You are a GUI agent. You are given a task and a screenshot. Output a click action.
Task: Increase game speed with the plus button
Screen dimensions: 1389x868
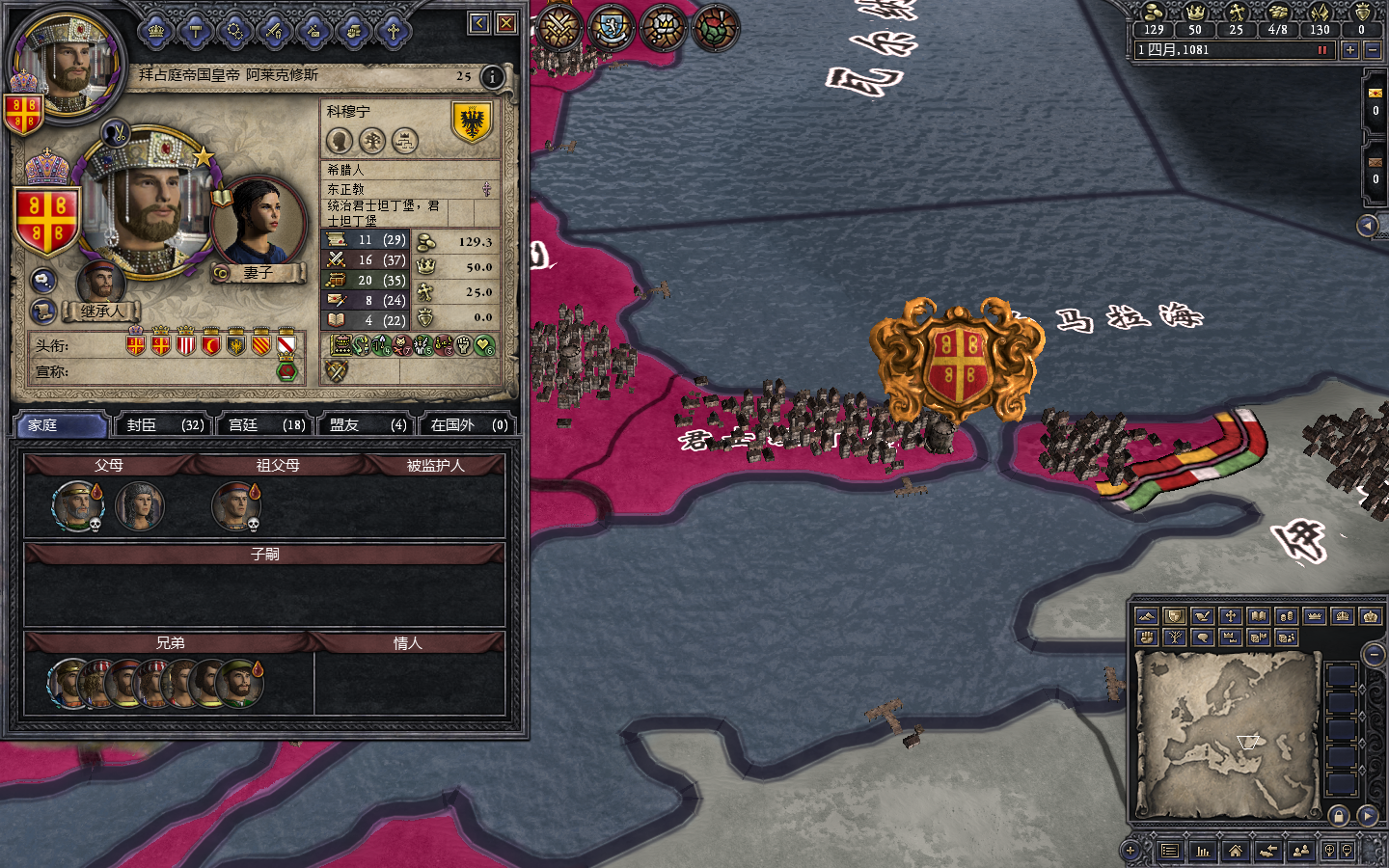tap(1349, 49)
